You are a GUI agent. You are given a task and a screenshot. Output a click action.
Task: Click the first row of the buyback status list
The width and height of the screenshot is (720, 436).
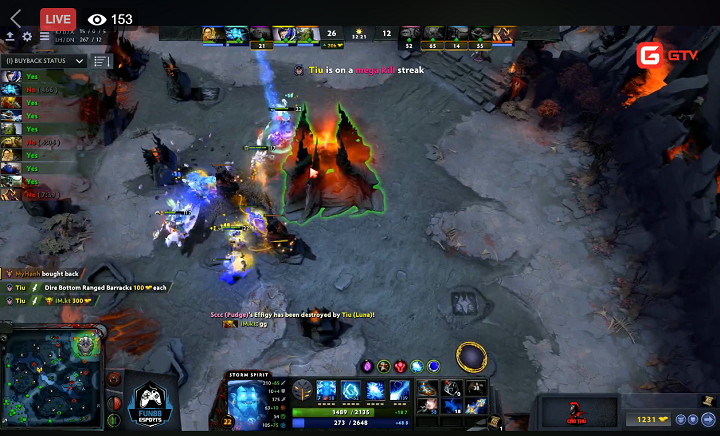pos(30,77)
